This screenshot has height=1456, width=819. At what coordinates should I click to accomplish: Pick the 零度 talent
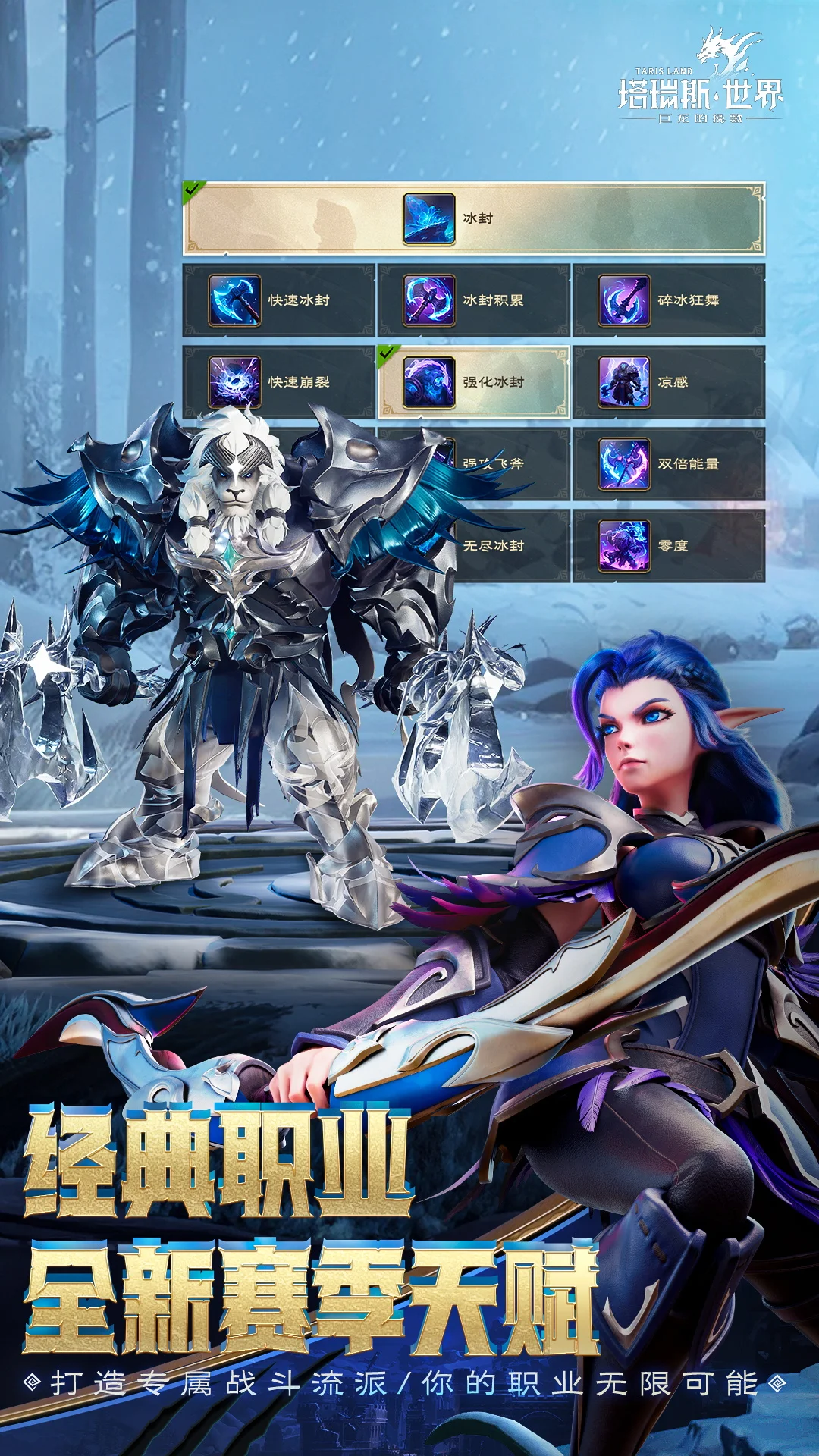coord(668,545)
